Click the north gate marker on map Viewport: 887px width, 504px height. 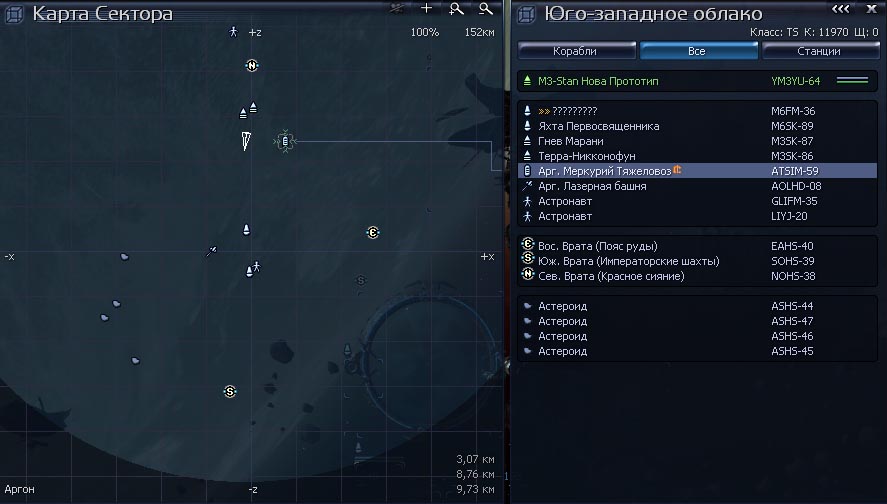(252, 66)
